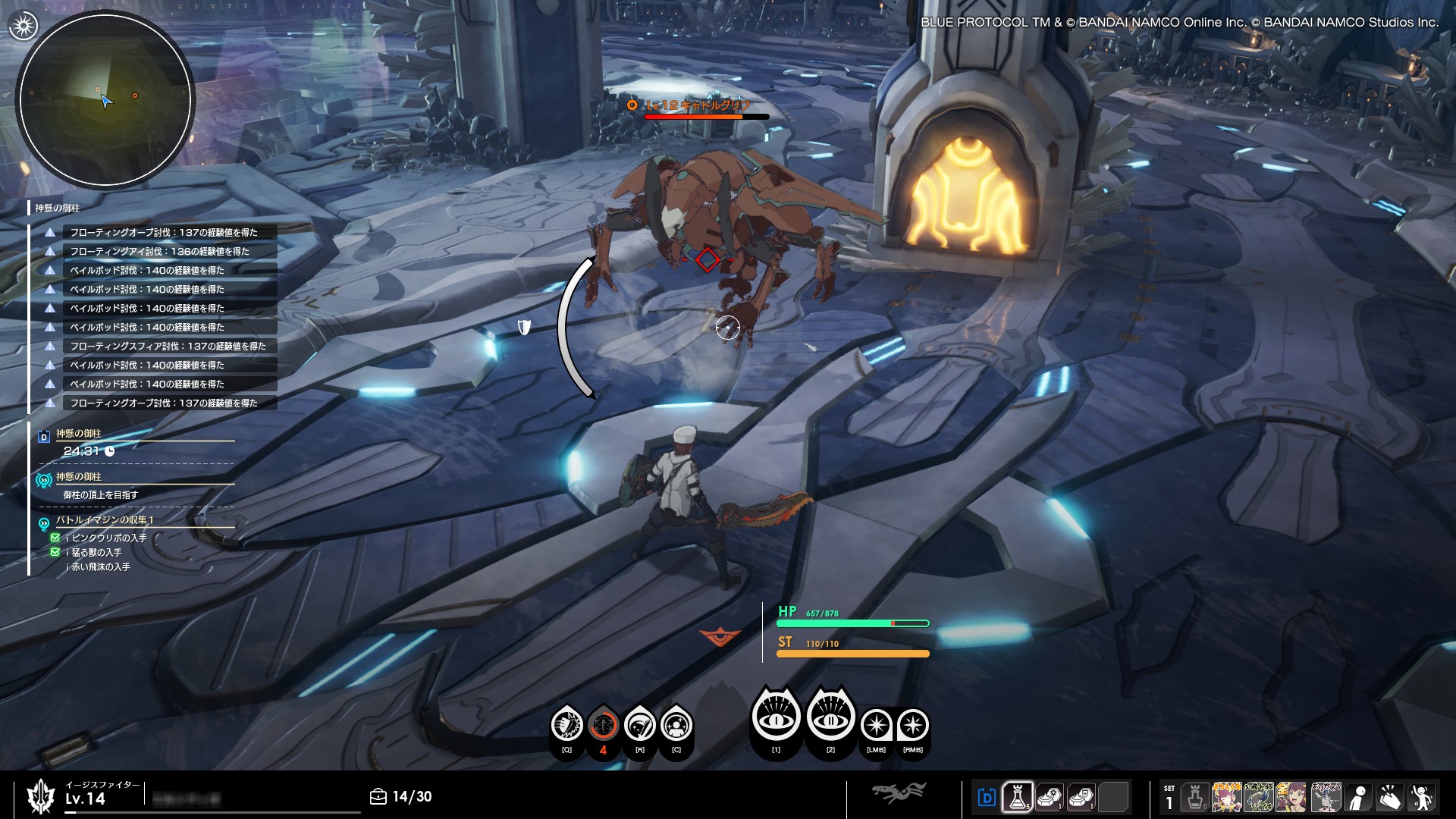Trigger the sparkling figure skill

(676, 726)
